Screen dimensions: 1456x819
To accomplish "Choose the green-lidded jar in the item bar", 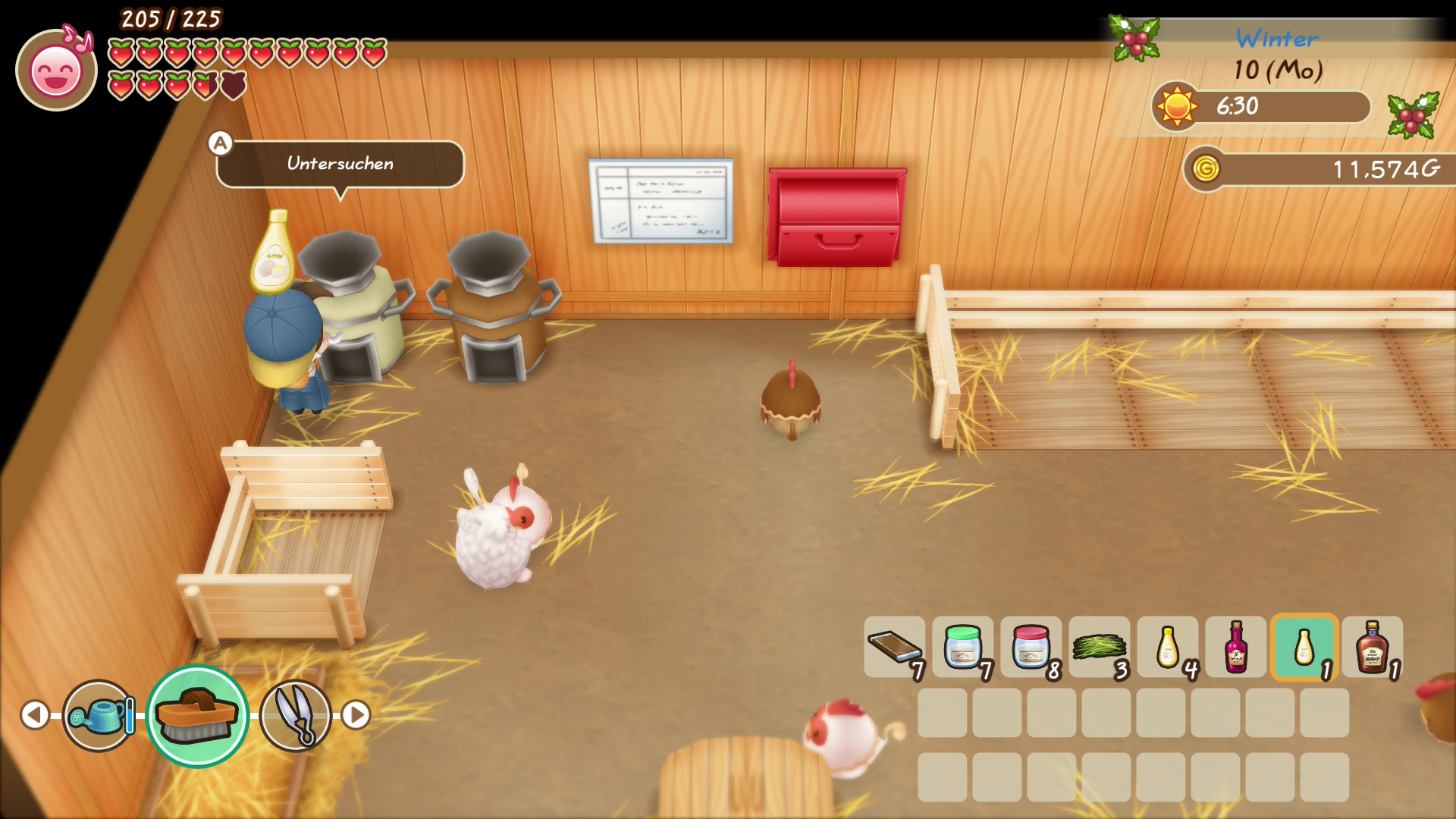I will [x=963, y=647].
